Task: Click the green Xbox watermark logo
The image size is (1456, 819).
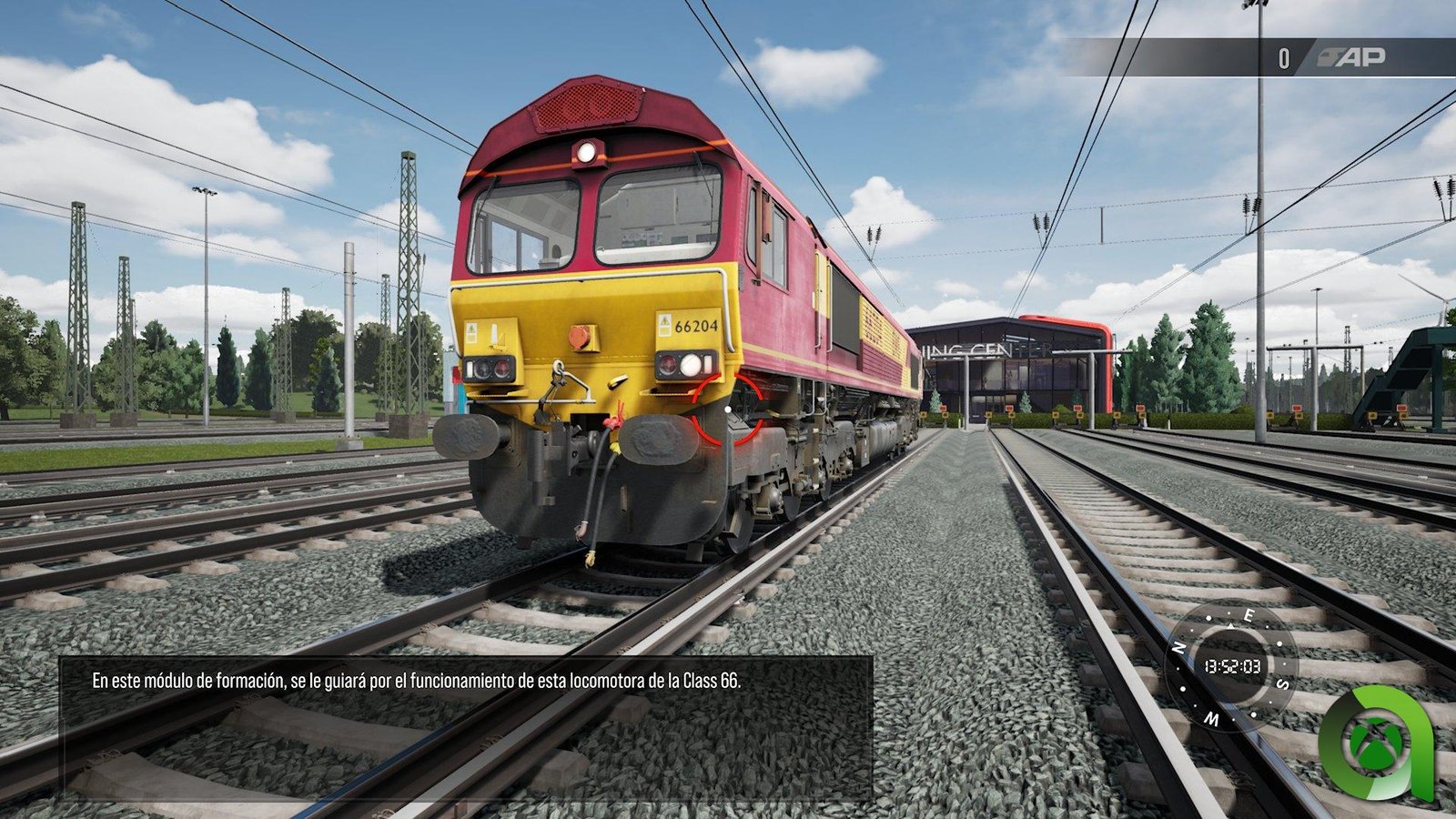Action: [x=1376, y=741]
